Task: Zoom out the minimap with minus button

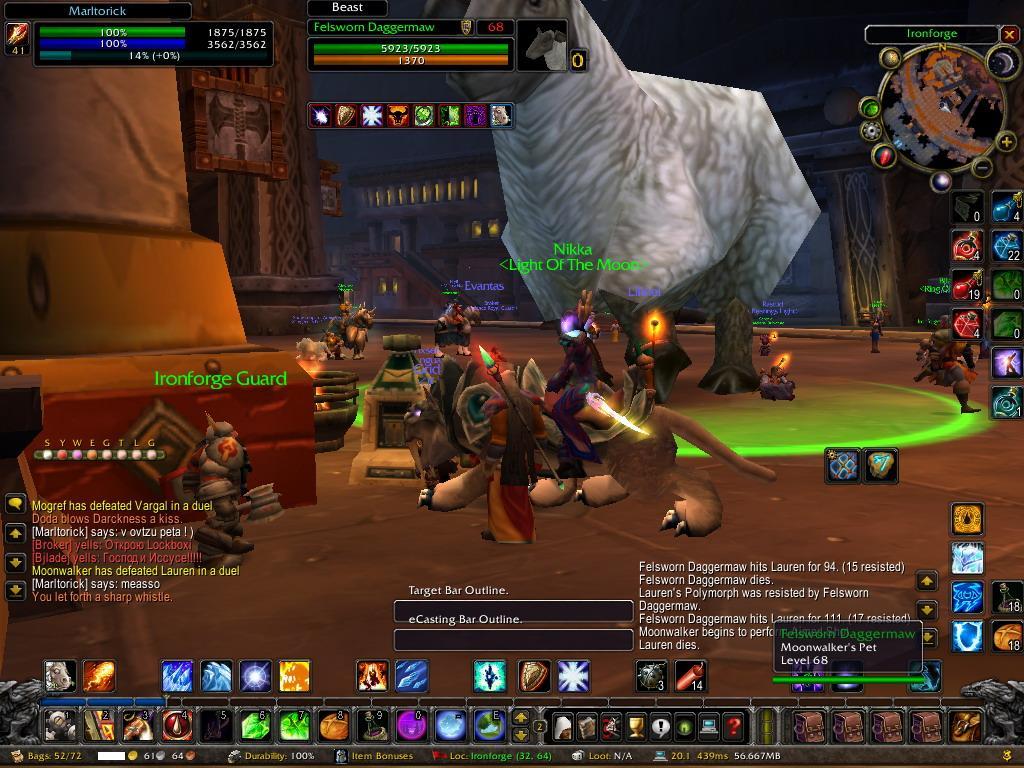Action: [x=981, y=168]
